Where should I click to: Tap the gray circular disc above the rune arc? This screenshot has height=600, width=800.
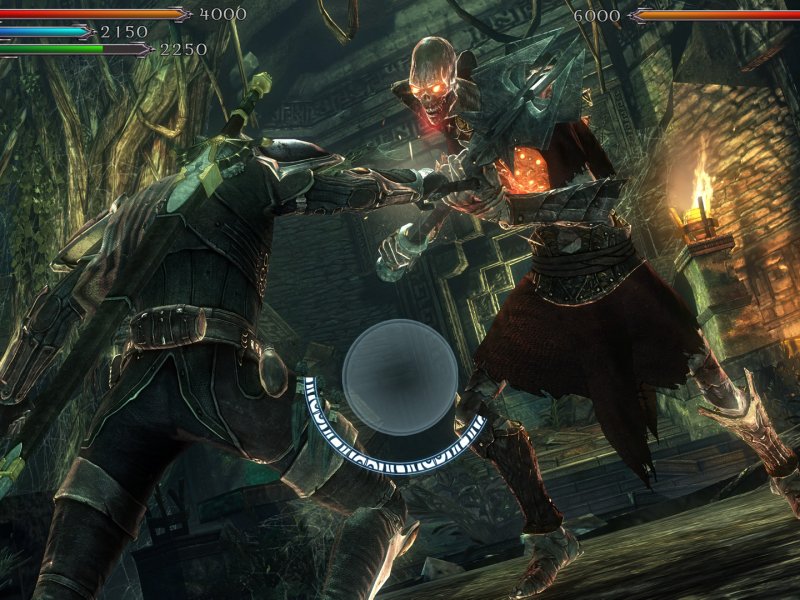[x=400, y=376]
